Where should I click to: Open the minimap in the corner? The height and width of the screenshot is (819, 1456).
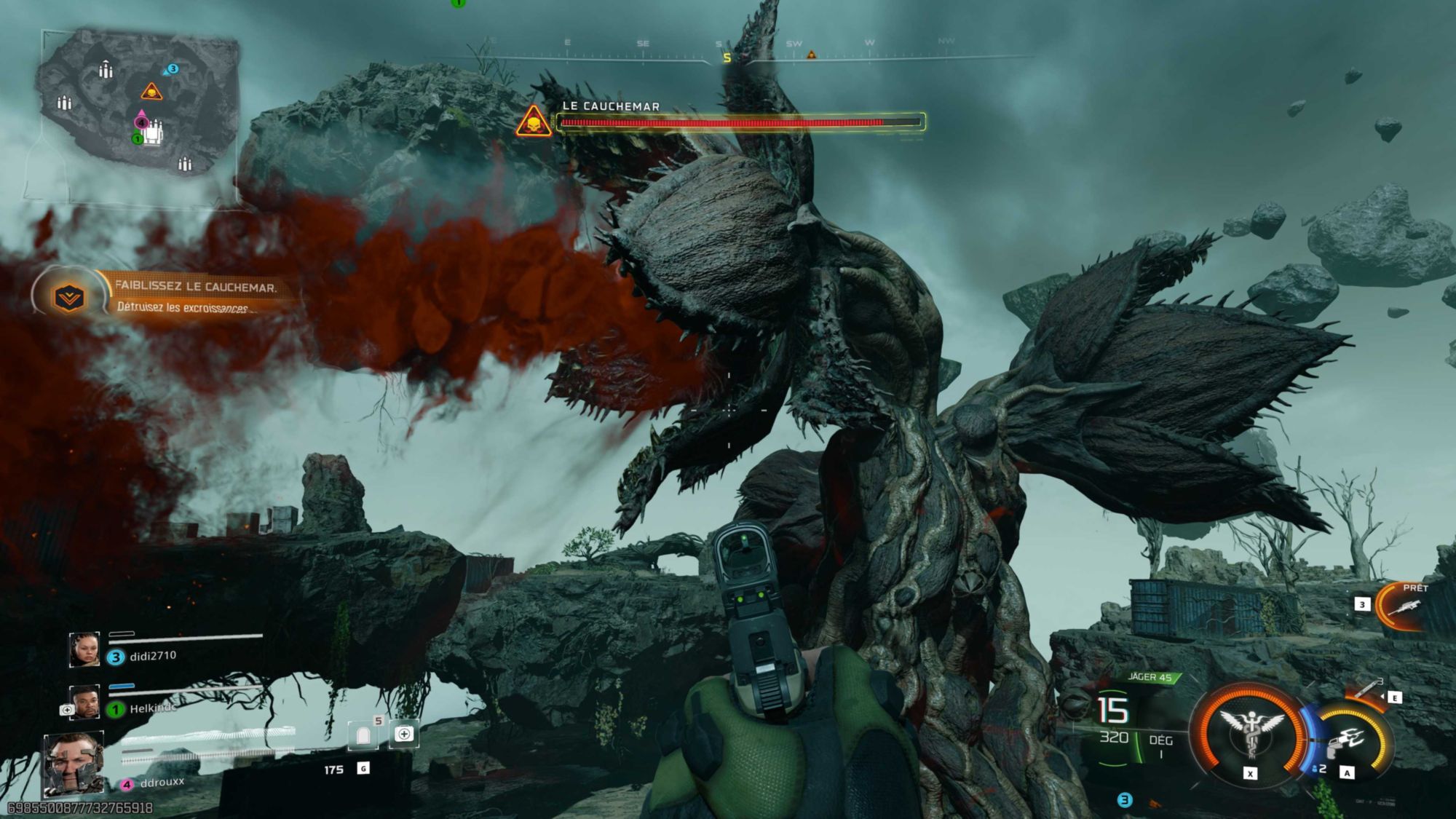point(138,116)
